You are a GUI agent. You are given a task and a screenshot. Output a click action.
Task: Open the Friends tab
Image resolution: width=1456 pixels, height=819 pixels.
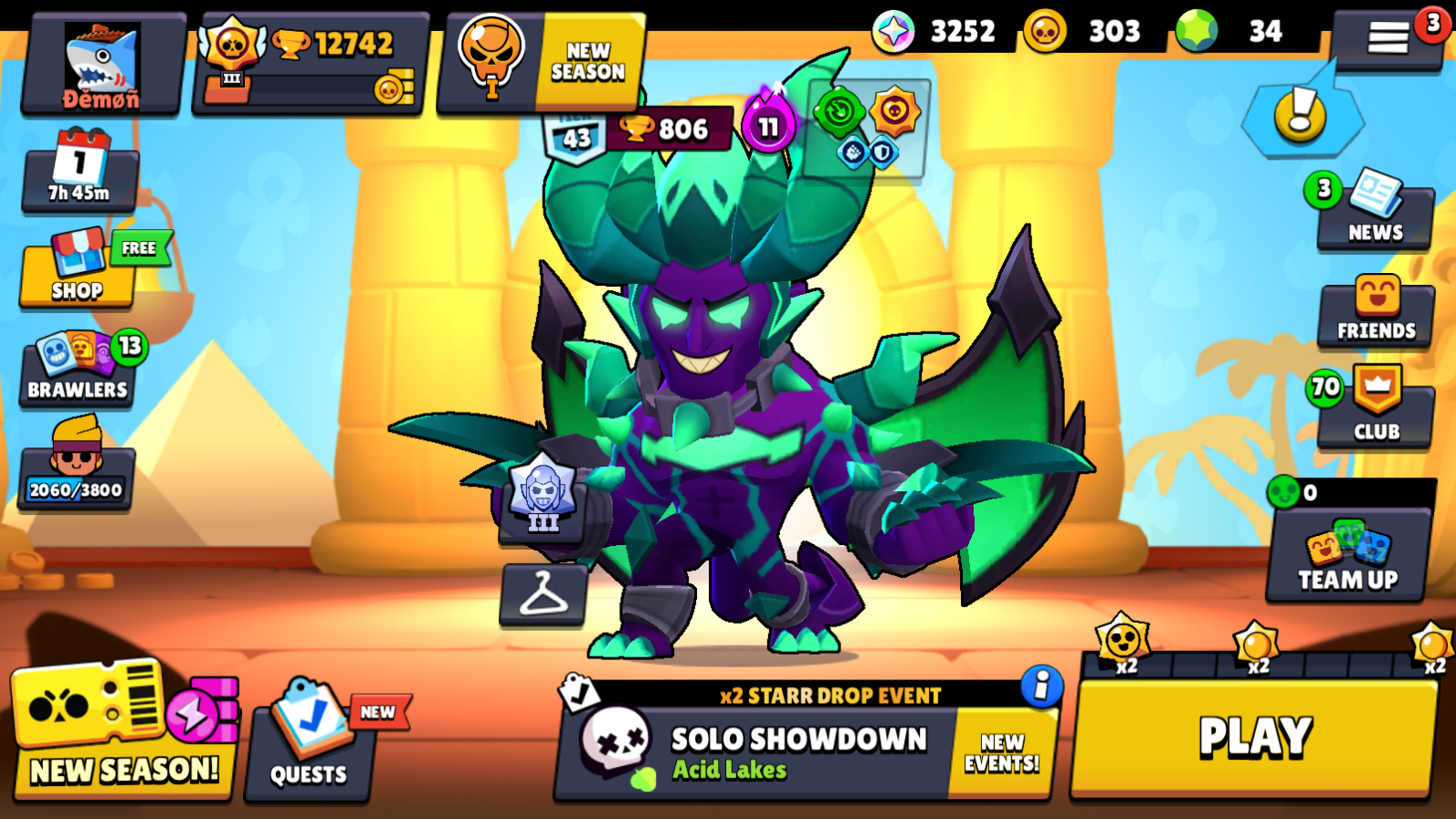(1375, 311)
